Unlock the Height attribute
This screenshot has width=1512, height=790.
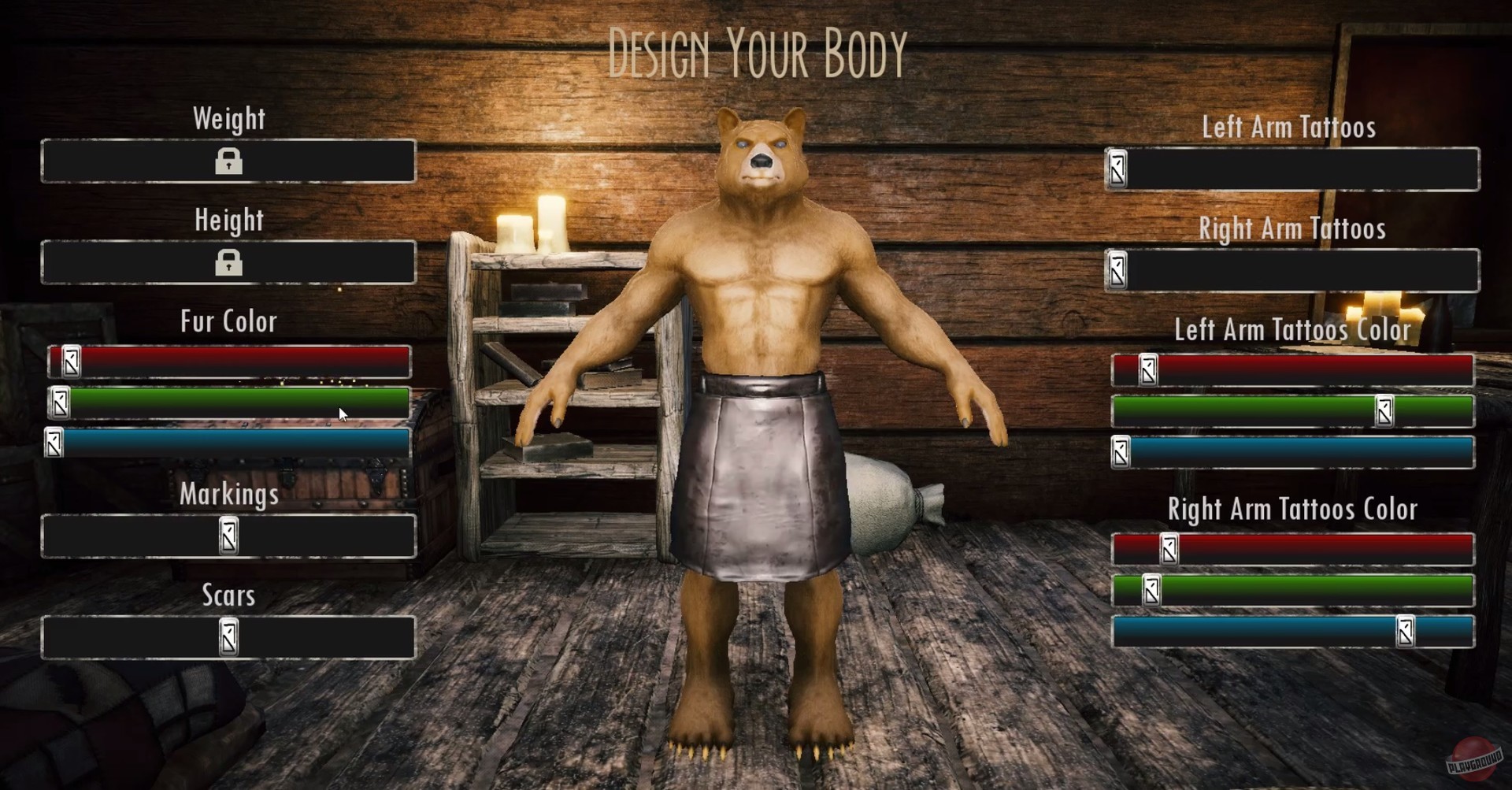(228, 264)
